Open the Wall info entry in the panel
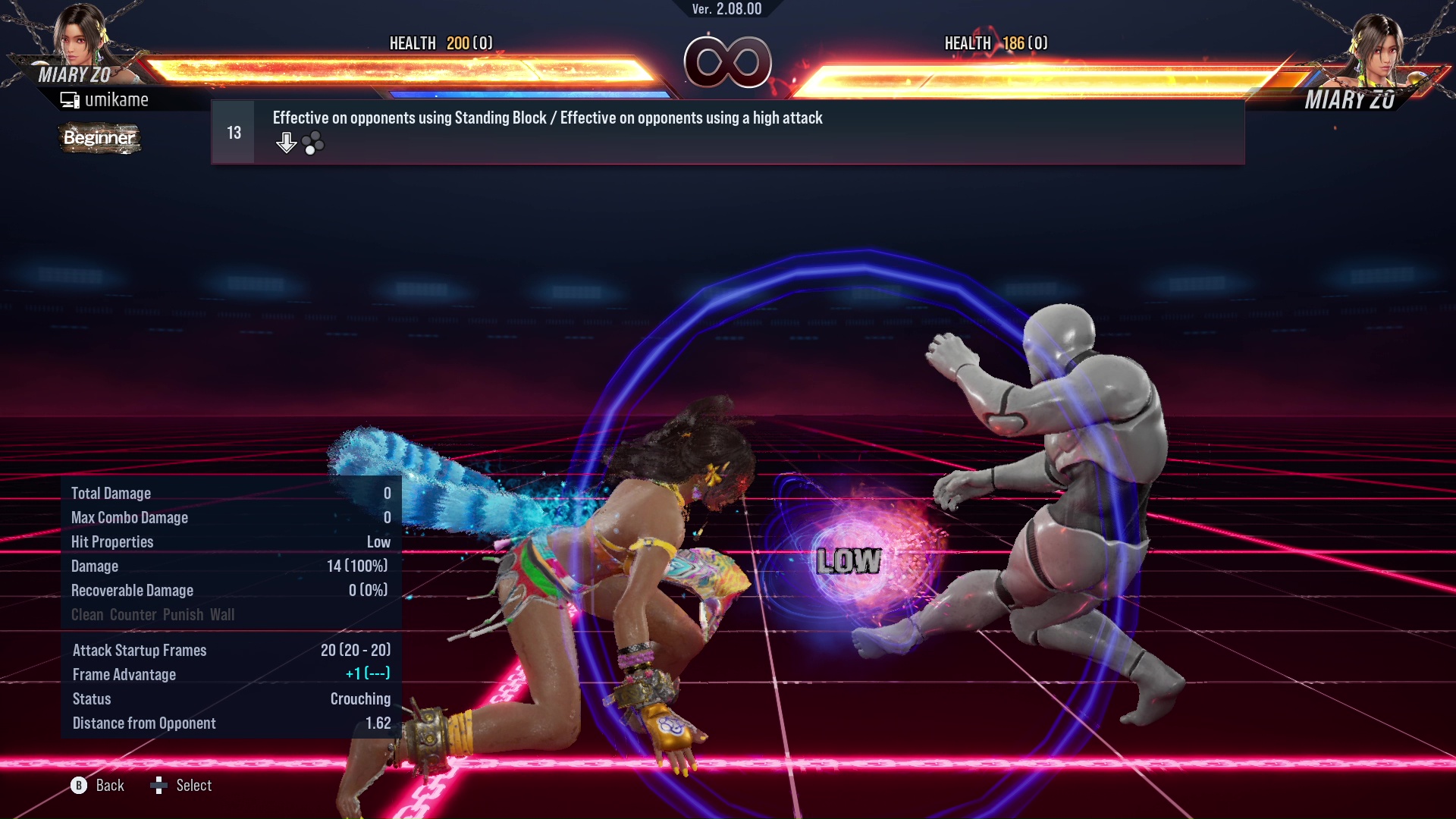The width and height of the screenshot is (1456, 819). (x=224, y=614)
